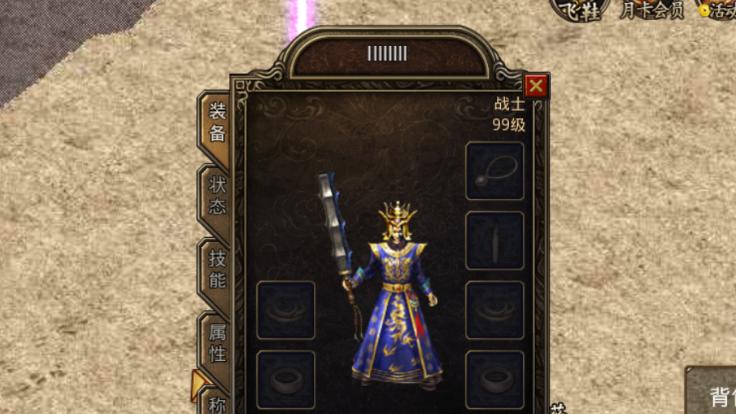Open the 称 title tab
Viewport: 736px width, 414px height.
tap(217, 403)
